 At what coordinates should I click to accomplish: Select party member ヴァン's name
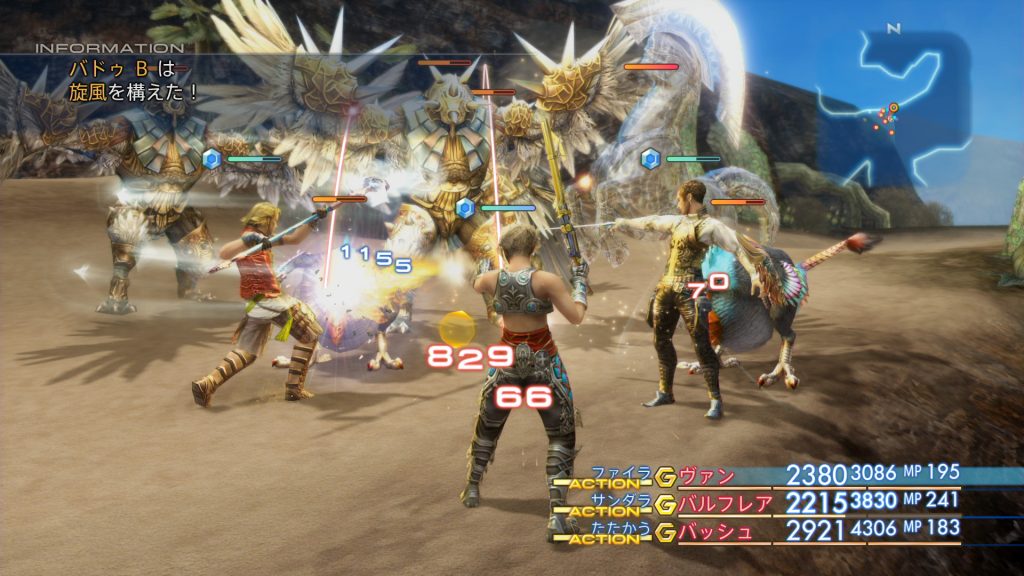point(706,476)
